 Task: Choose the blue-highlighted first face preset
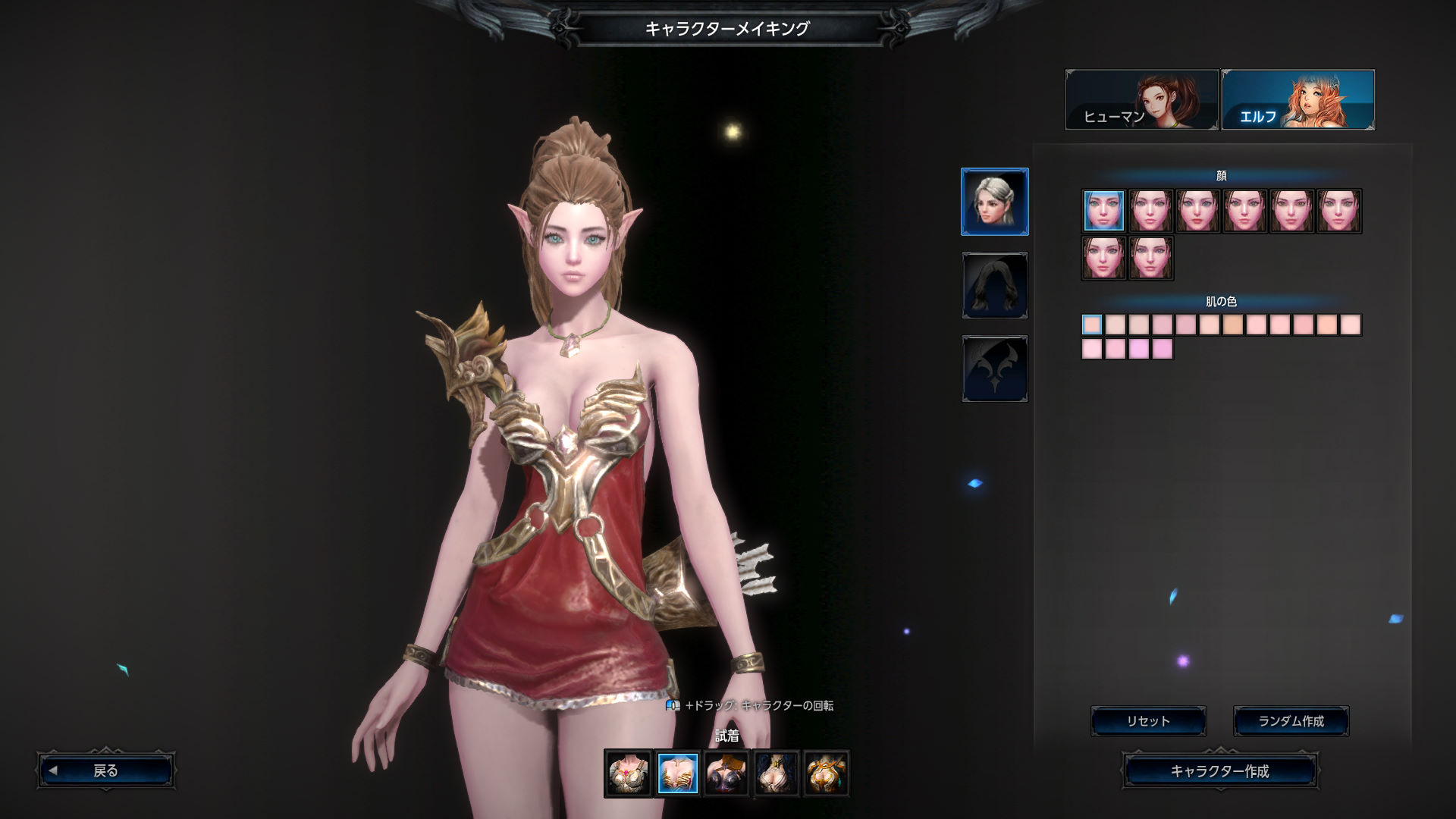1103,211
